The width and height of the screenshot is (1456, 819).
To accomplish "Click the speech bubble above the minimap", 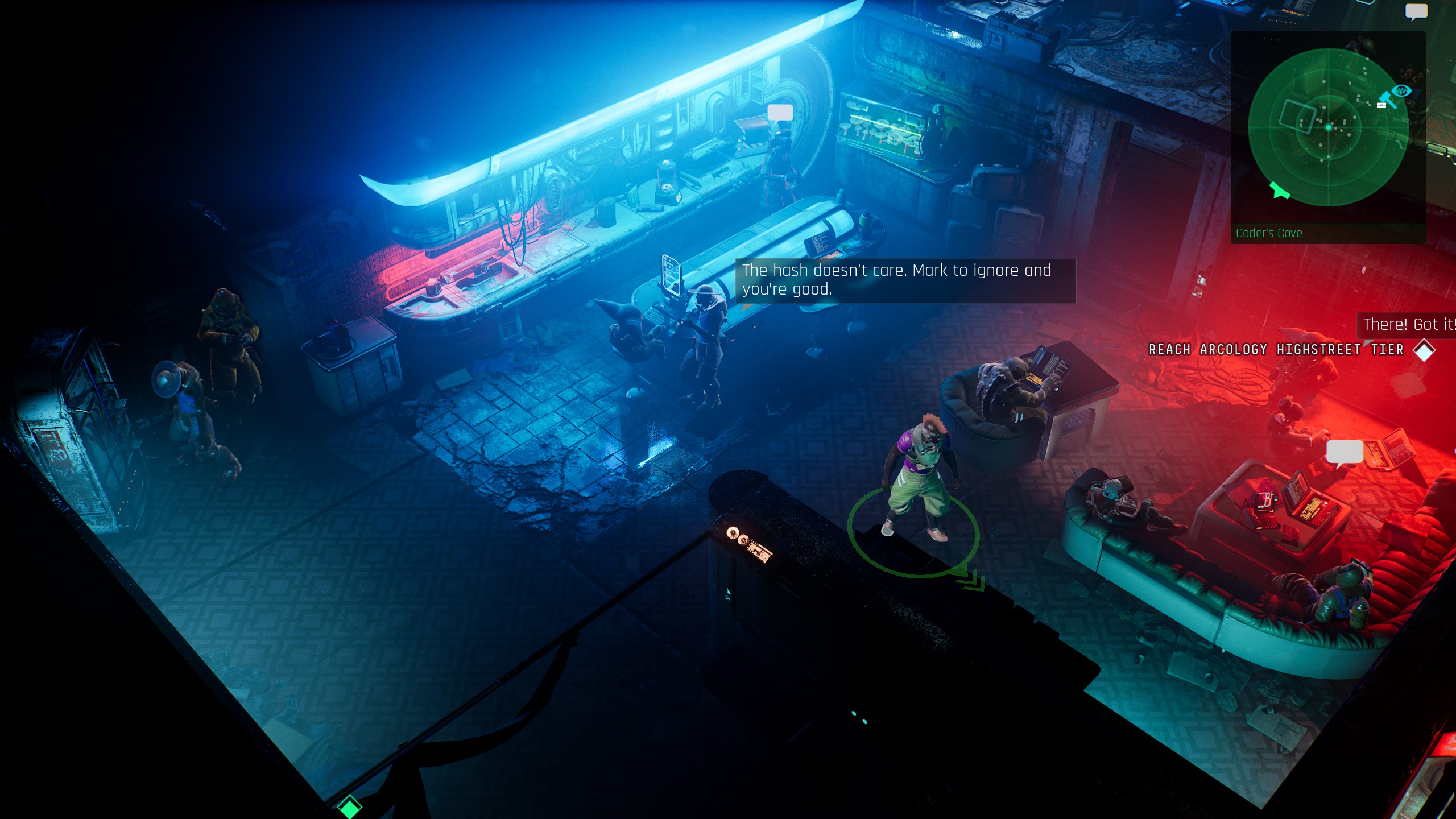I will [x=1416, y=11].
